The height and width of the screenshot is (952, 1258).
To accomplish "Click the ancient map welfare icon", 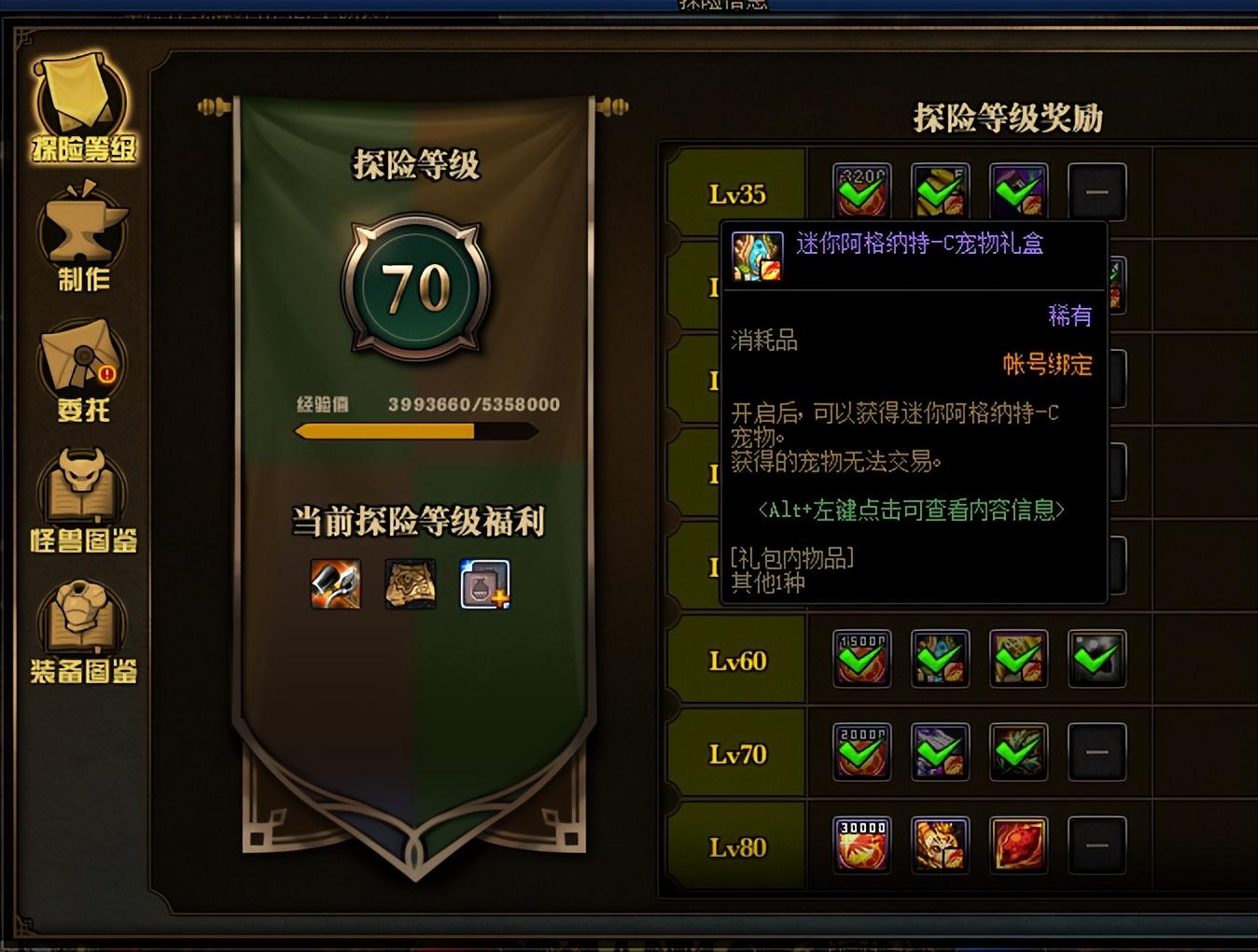I will [x=411, y=585].
